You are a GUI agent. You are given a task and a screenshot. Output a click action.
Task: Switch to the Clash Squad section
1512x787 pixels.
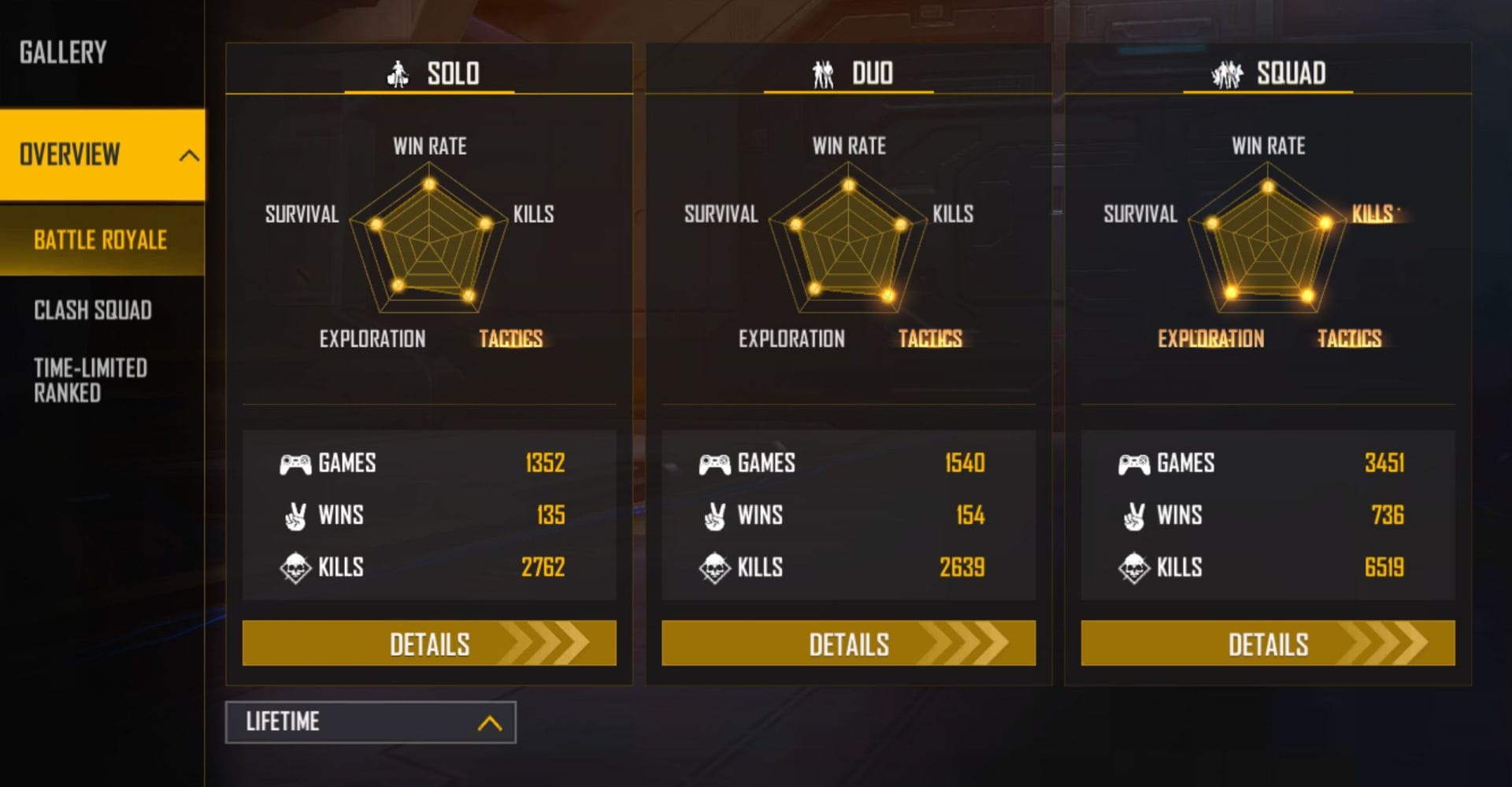pyautogui.click(x=92, y=310)
